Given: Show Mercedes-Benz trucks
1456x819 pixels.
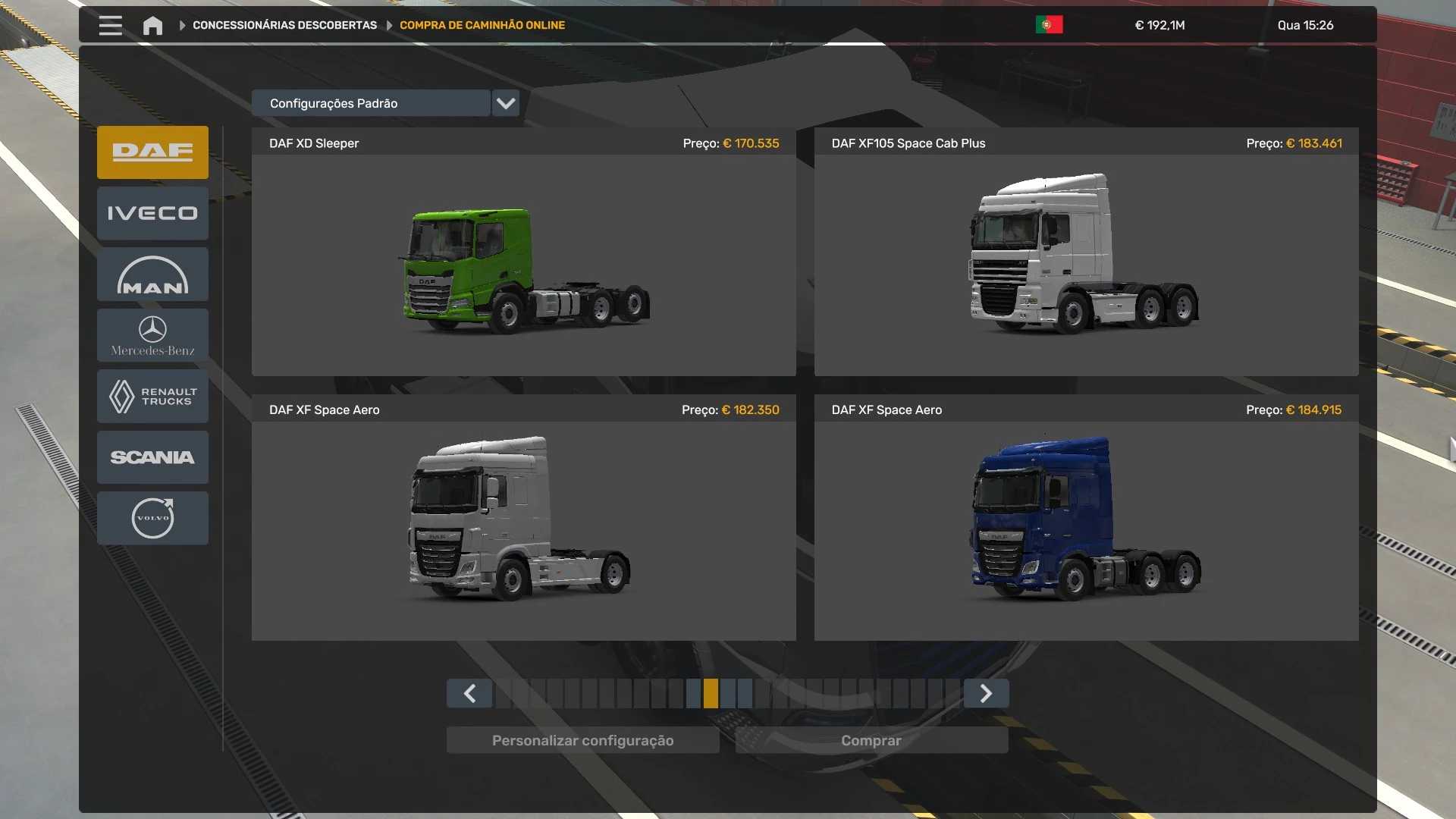Looking at the screenshot, I should (152, 335).
